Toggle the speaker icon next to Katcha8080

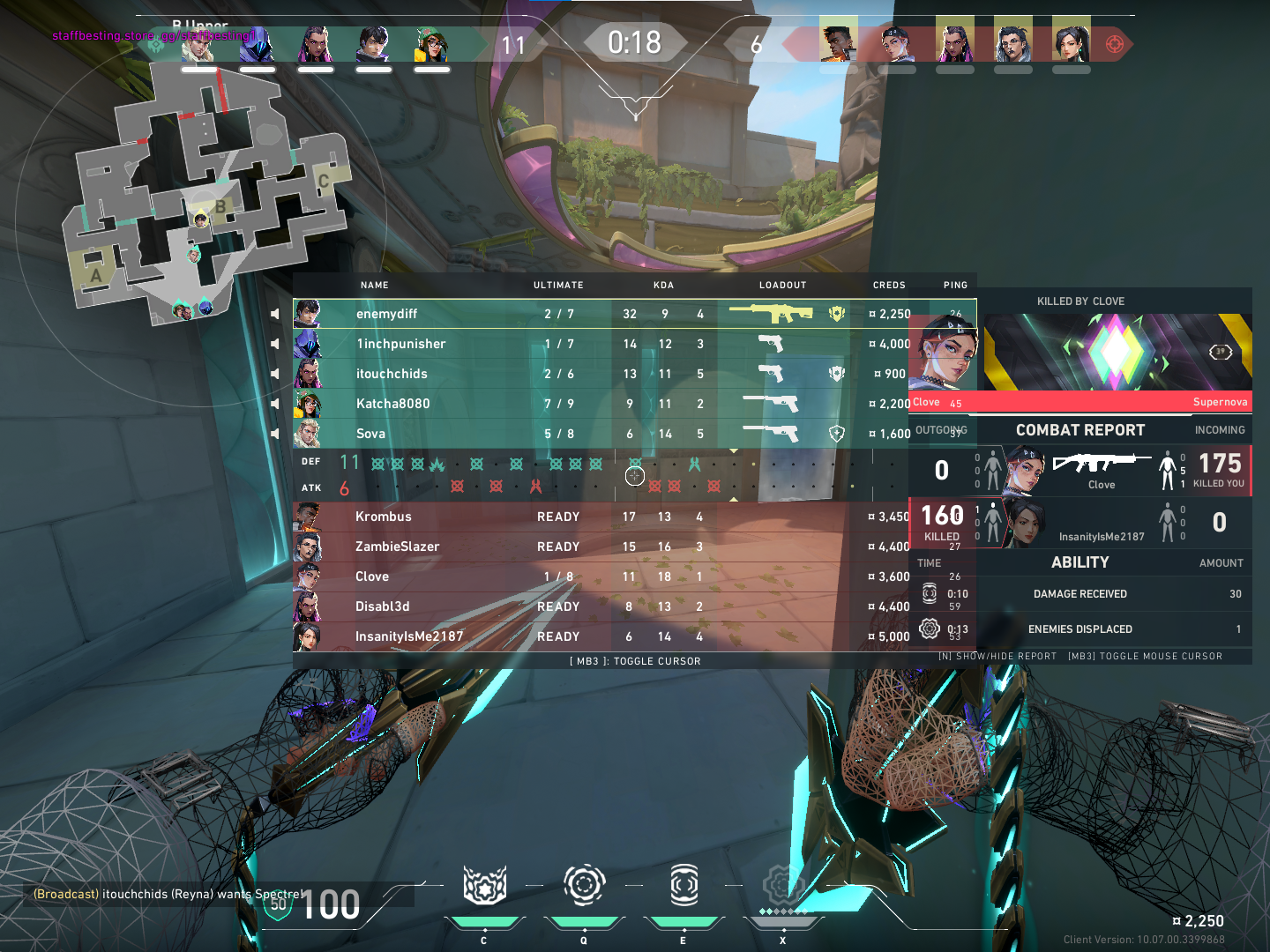tap(275, 404)
